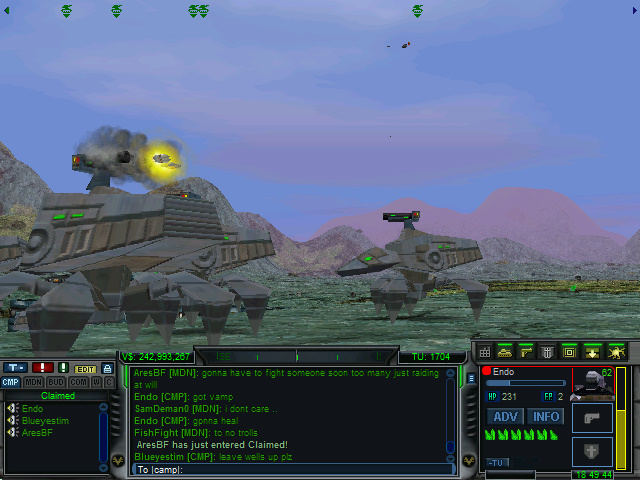Open the BUD tab
Screen dimensions: 640x480
point(56,382)
